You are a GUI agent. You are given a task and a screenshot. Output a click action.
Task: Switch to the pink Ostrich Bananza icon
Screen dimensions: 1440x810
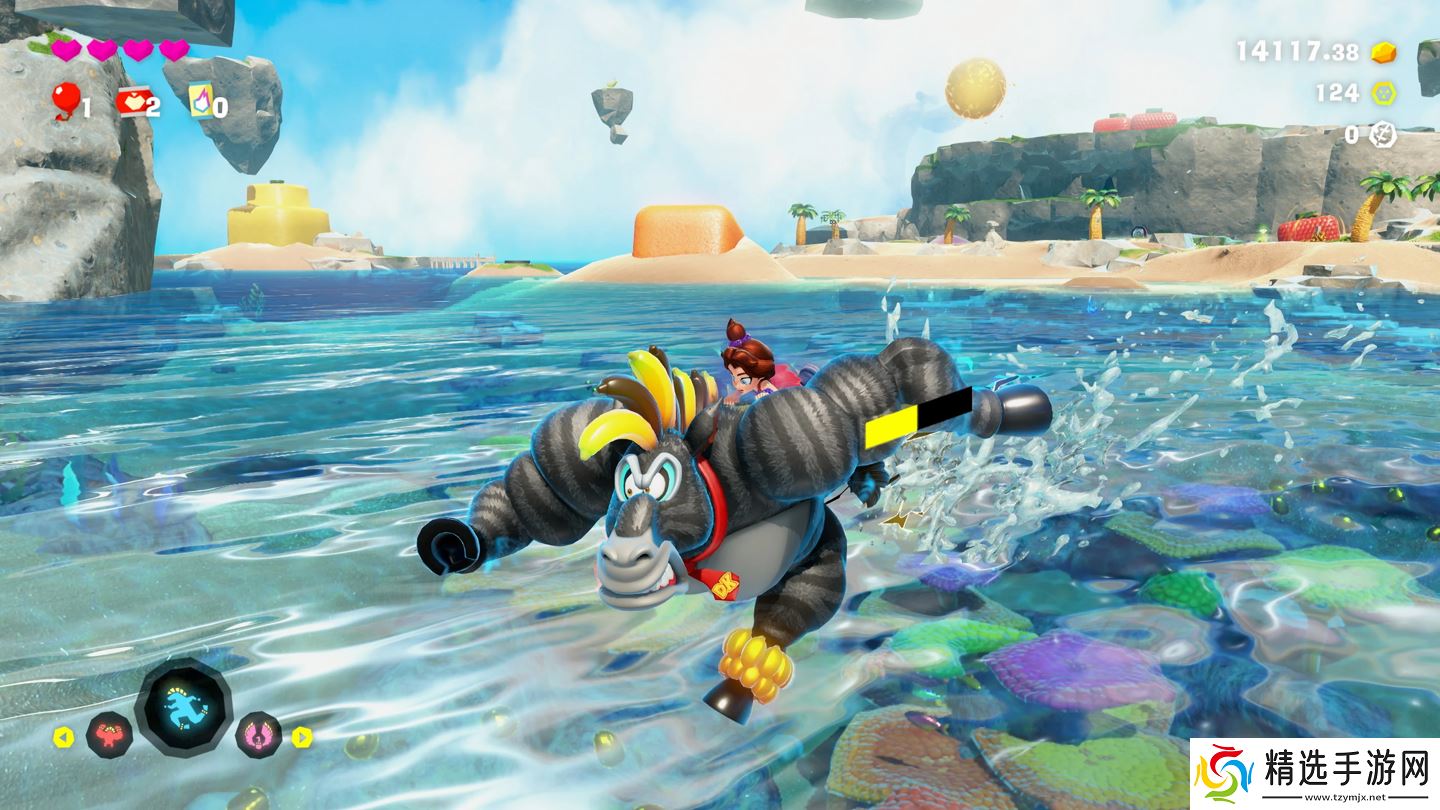pos(258,736)
